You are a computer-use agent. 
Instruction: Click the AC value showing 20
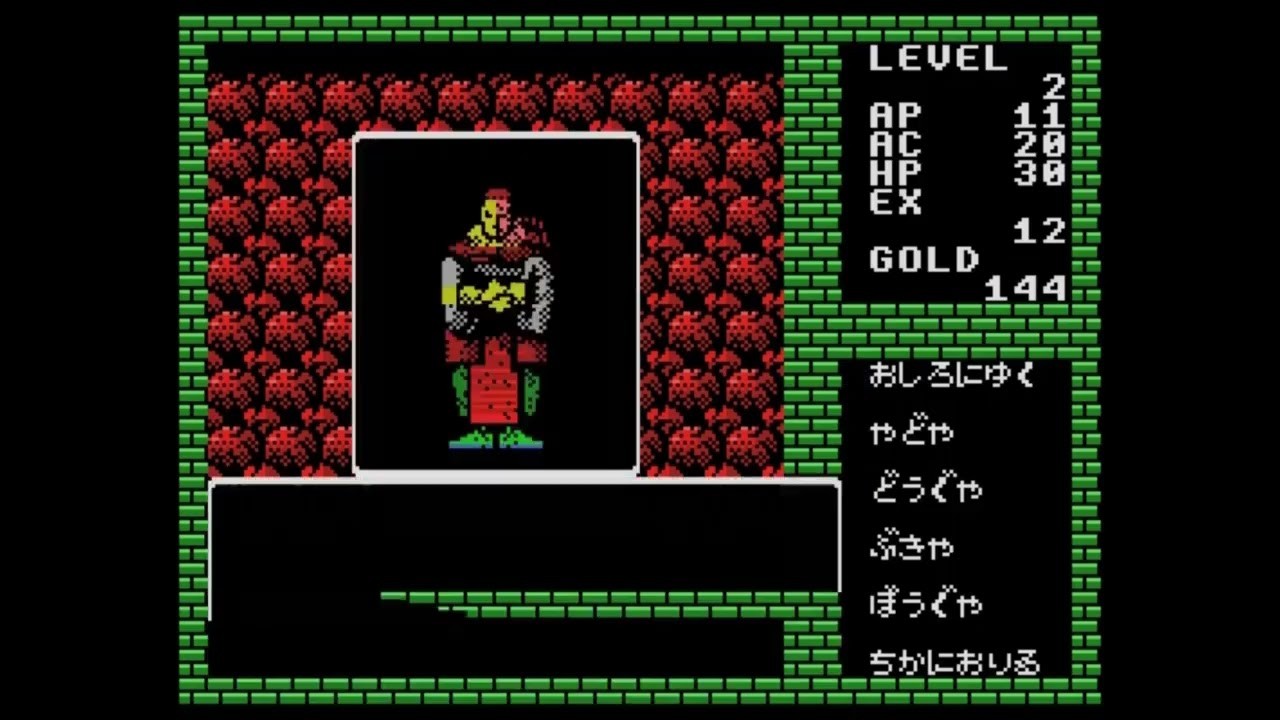[x=1040, y=144]
